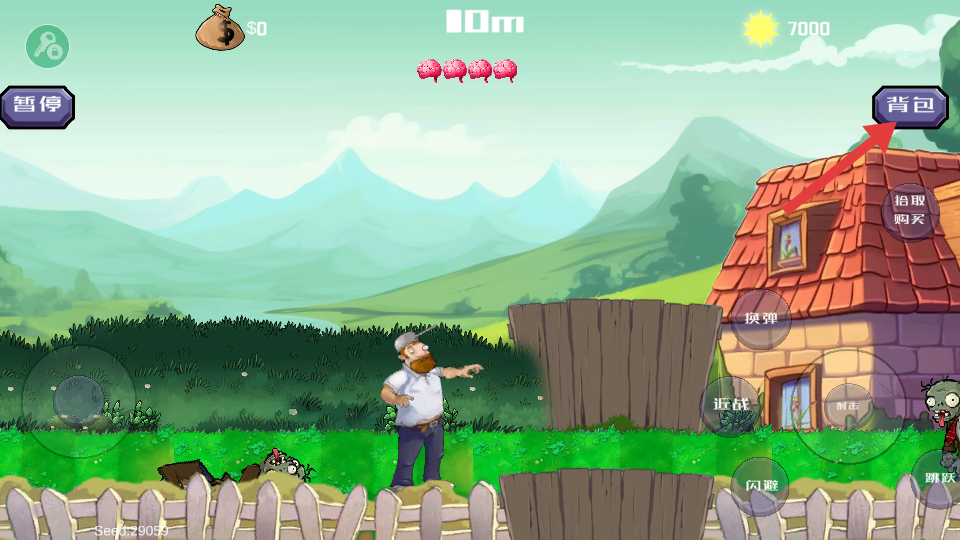
Task: Tap the 拾取购买 pickup/buy button
Action: [x=910, y=211]
